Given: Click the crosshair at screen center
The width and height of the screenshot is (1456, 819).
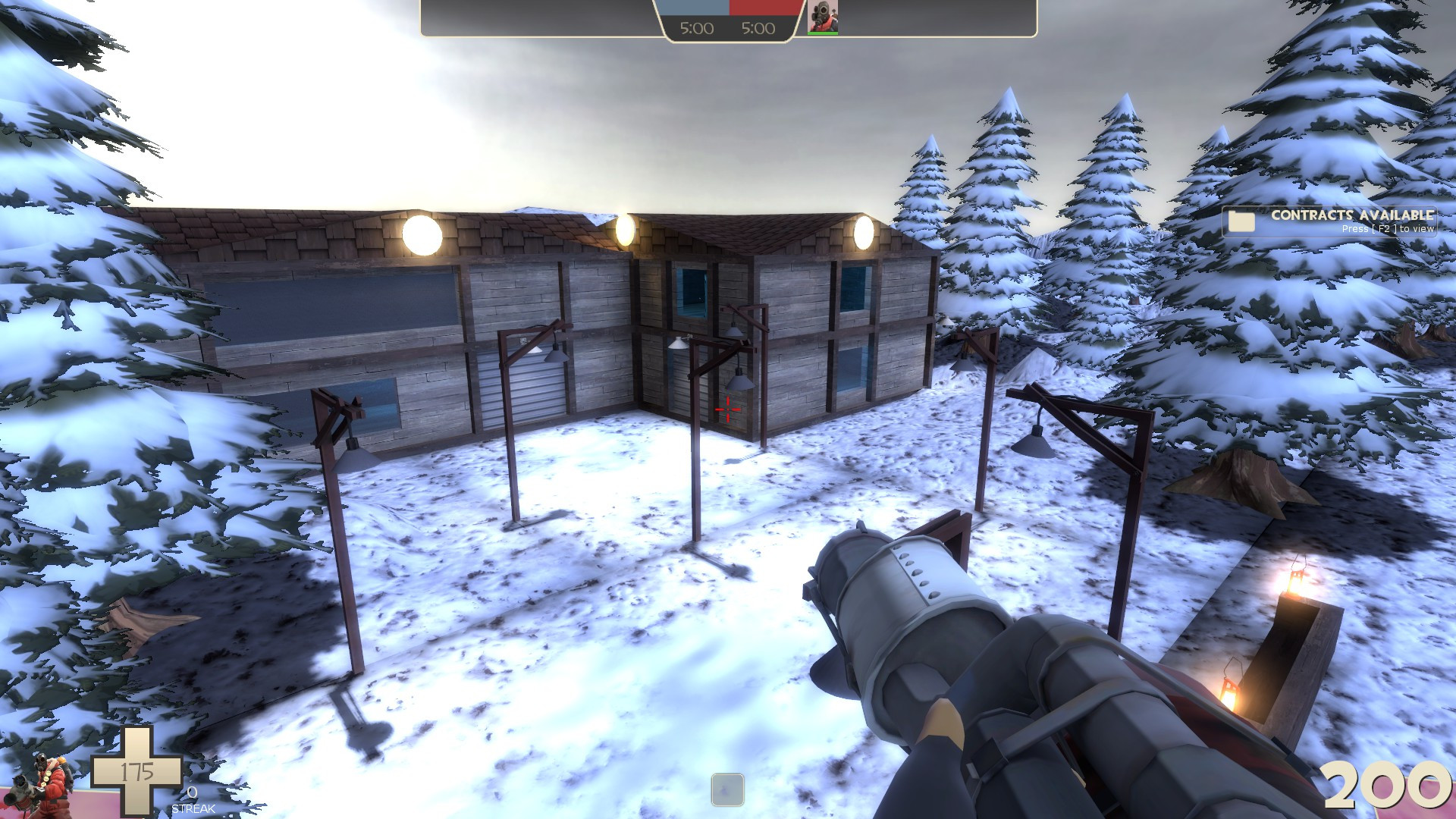Looking at the screenshot, I should pyautogui.click(x=726, y=409).
